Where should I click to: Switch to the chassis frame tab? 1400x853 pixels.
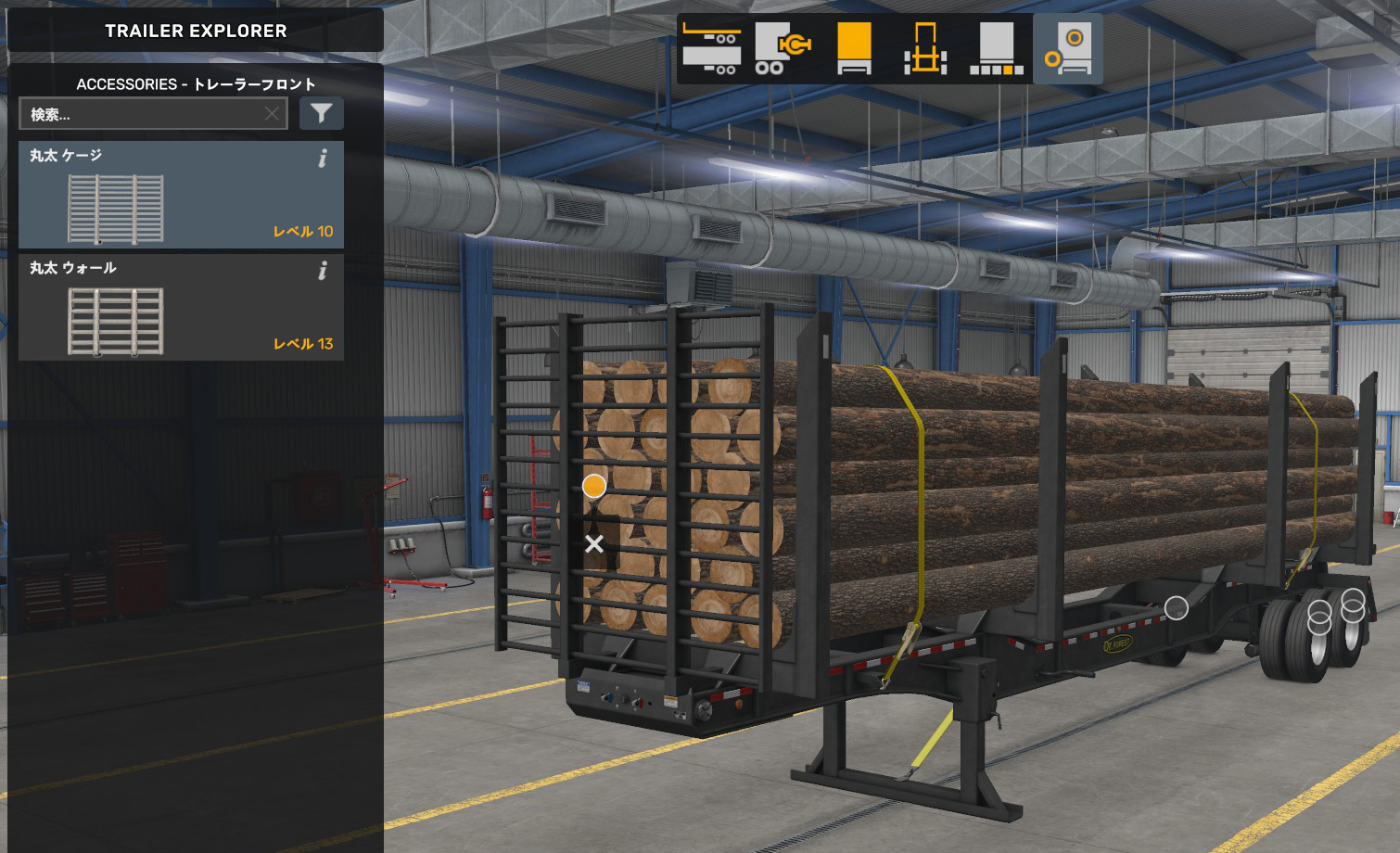[x=924, y=49]
